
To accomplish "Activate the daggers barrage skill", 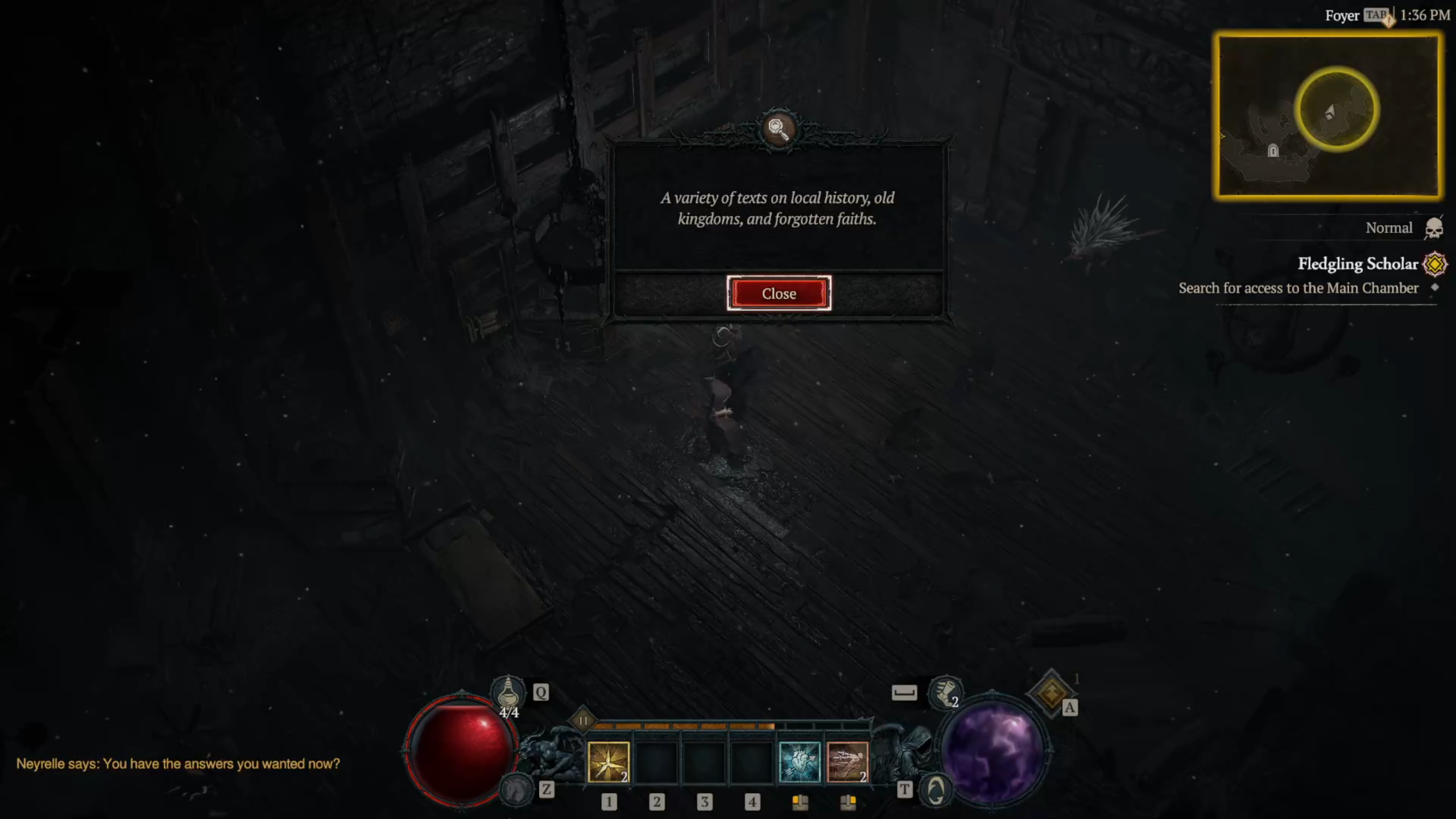I will pyautogui.click(x=847, y=762).
